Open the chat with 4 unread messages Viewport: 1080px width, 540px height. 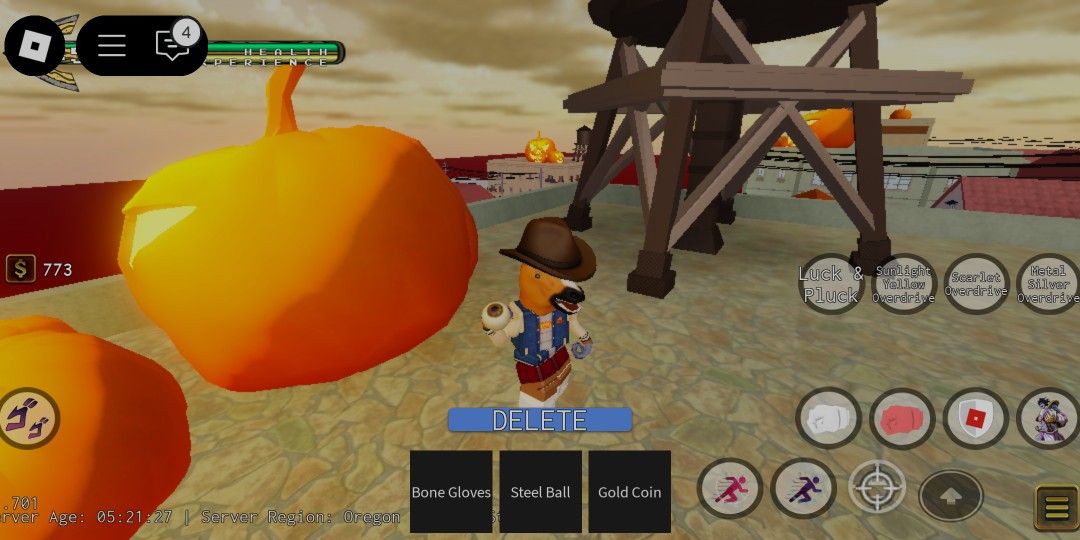[172, 45]
